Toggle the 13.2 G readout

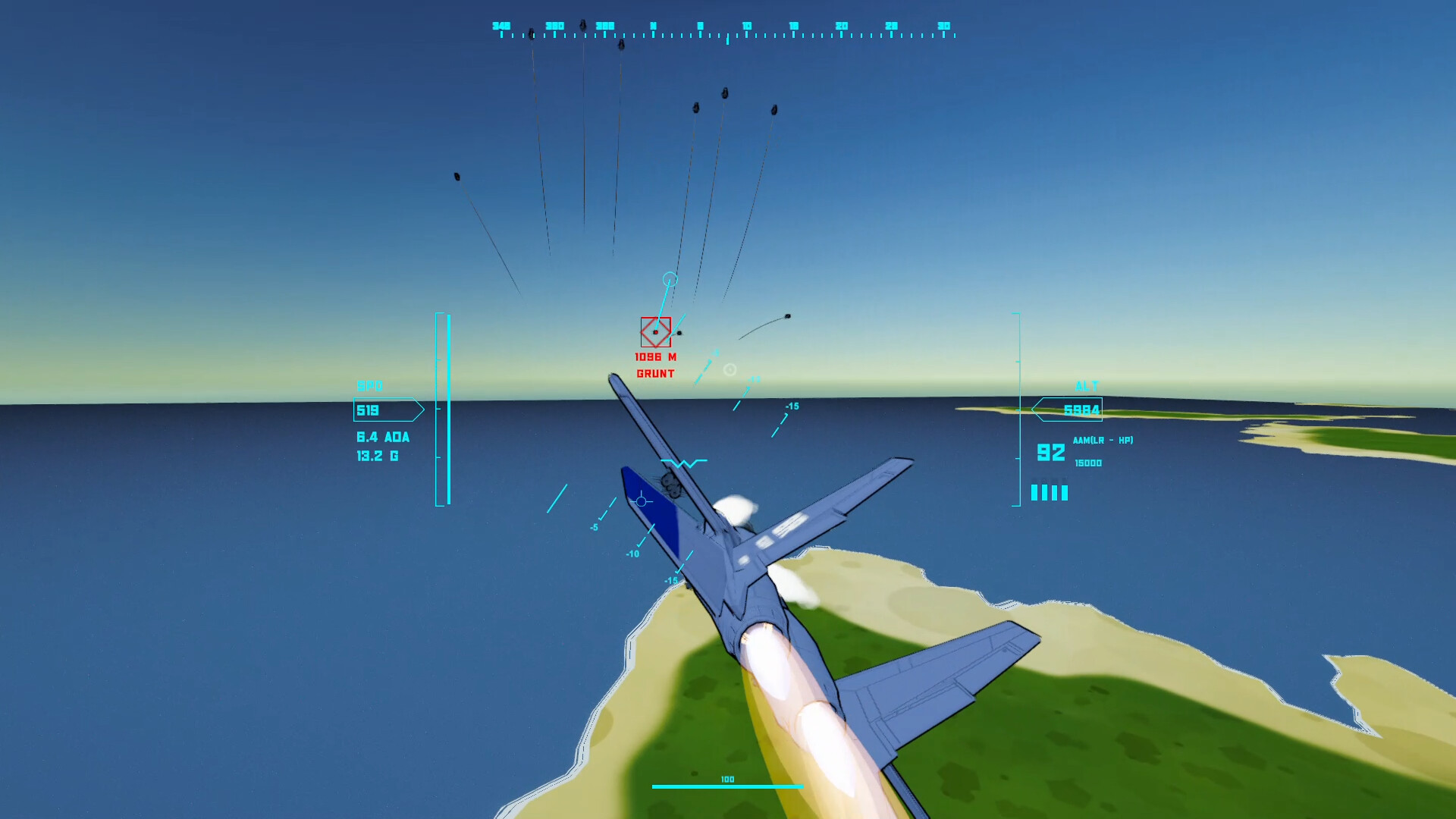point(377,456)
